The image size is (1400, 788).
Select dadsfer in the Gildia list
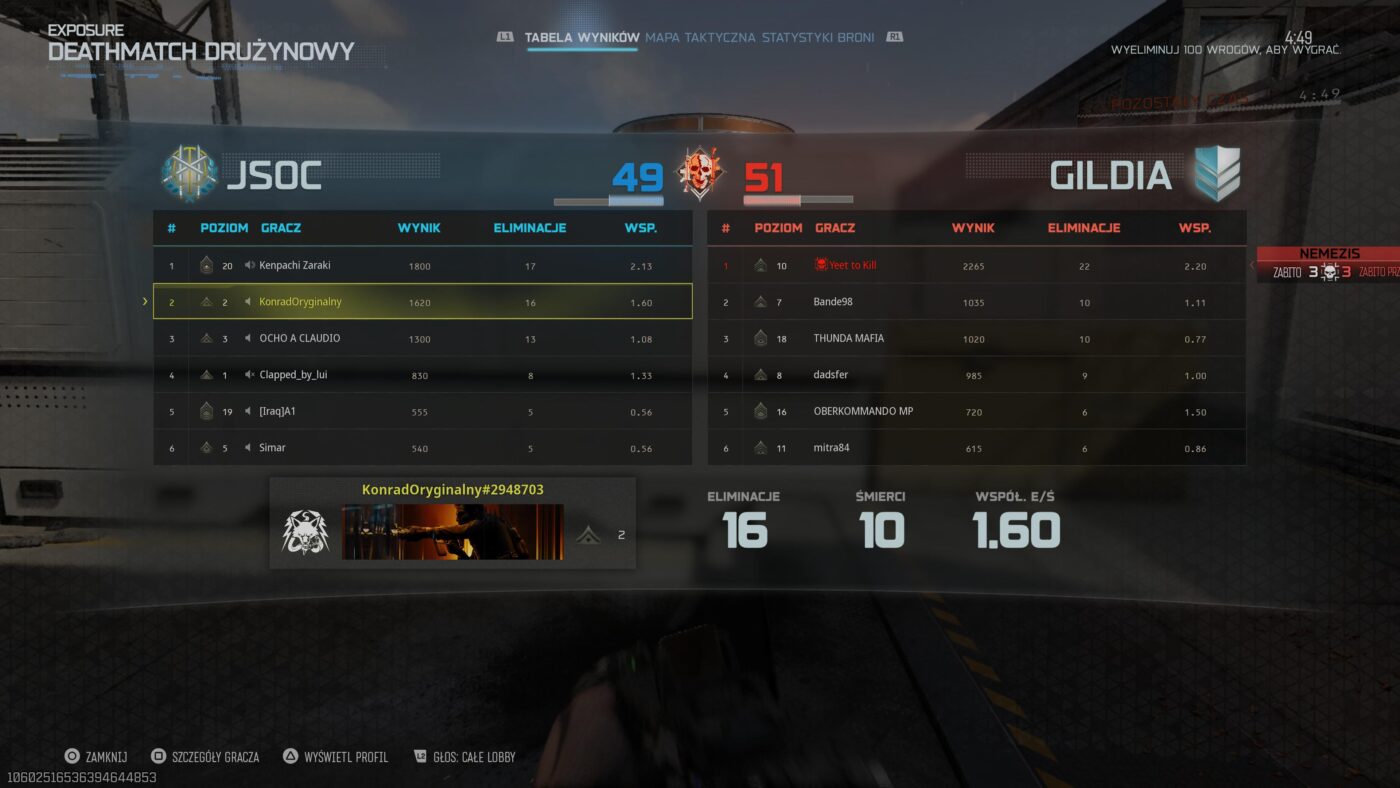pos(976,375)
